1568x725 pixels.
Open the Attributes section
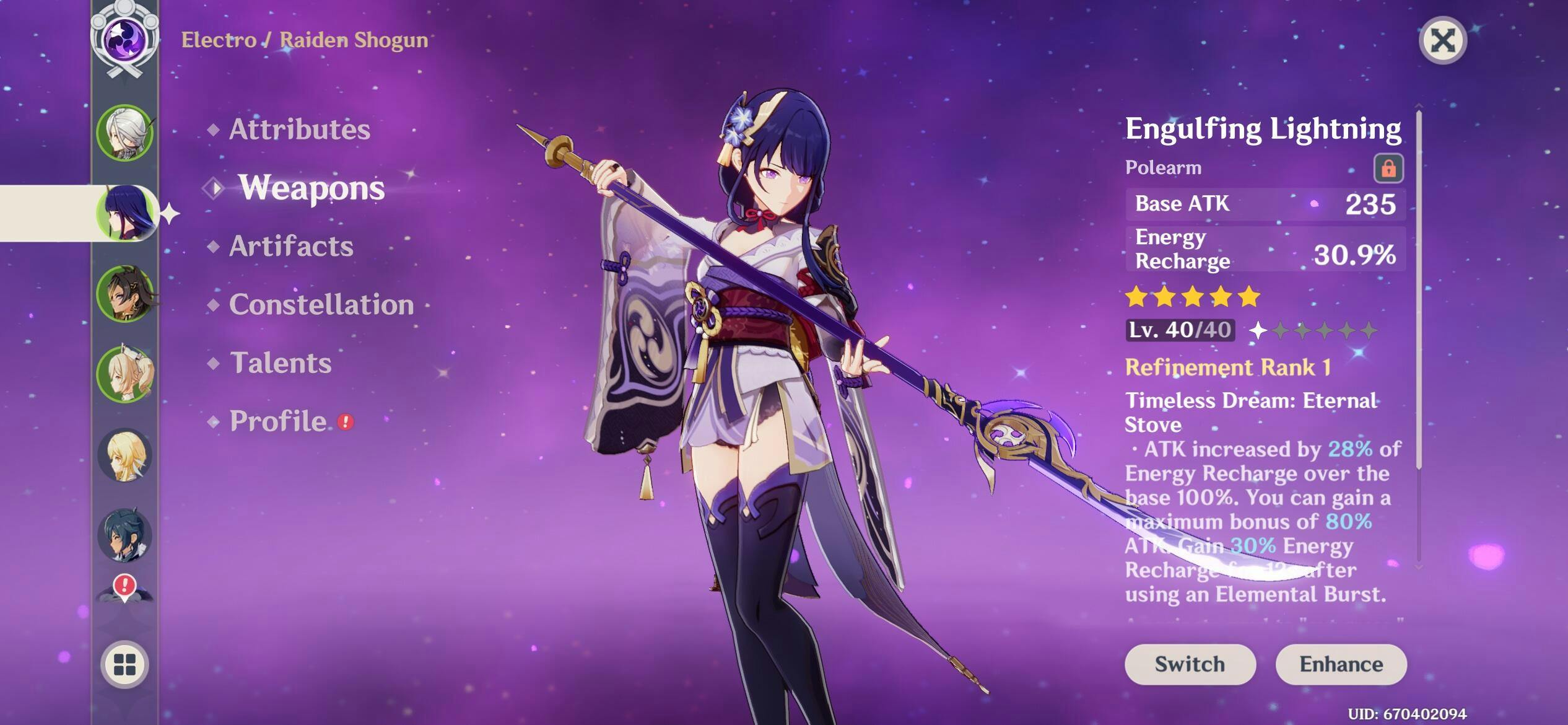(299, 130)
